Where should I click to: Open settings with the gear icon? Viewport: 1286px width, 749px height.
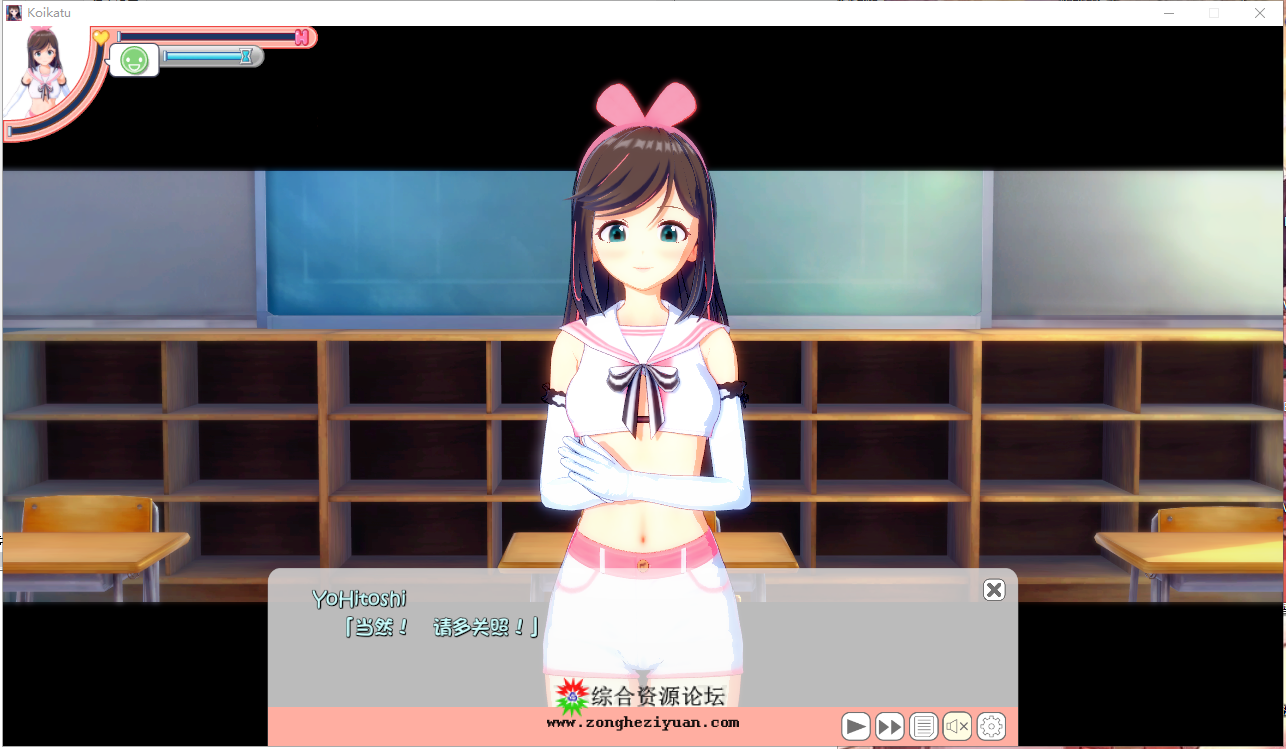click(x=991, y=726)
